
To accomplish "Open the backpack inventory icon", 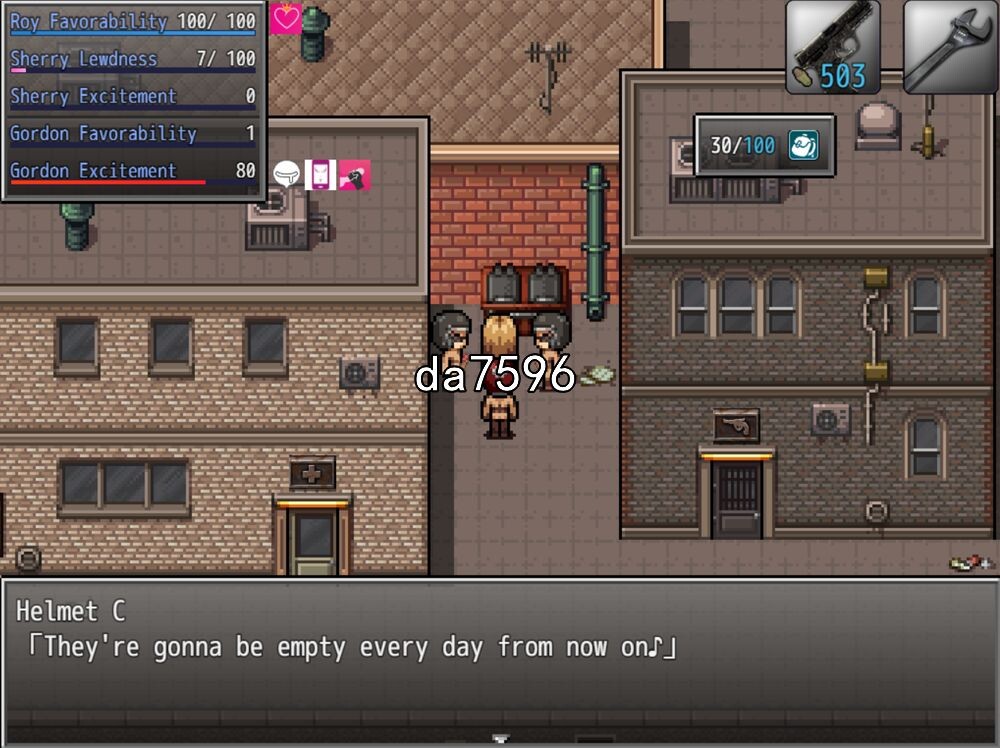I will click(803, 146).
